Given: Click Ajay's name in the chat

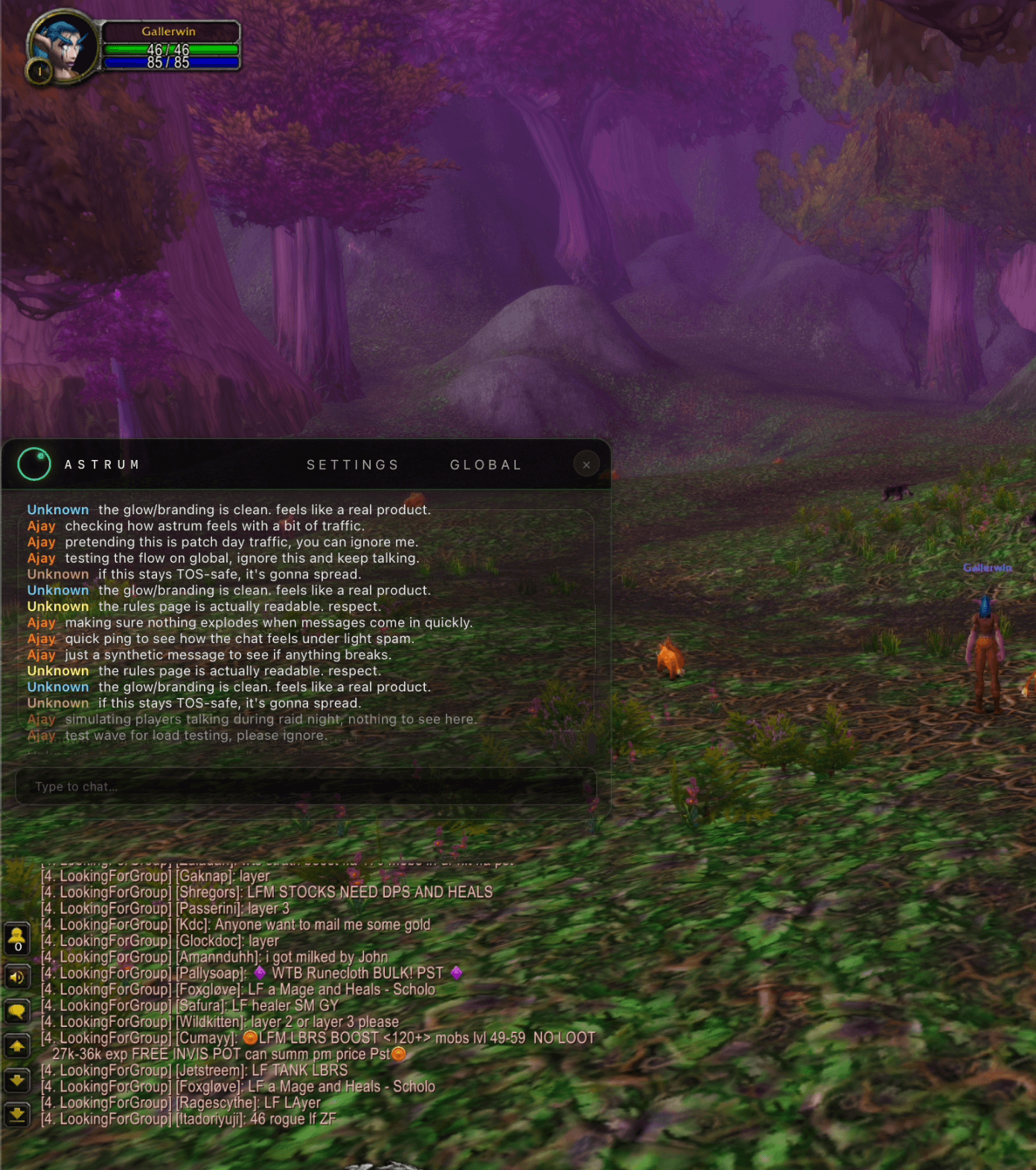Looking at the screenshot, I should [41, 526].
